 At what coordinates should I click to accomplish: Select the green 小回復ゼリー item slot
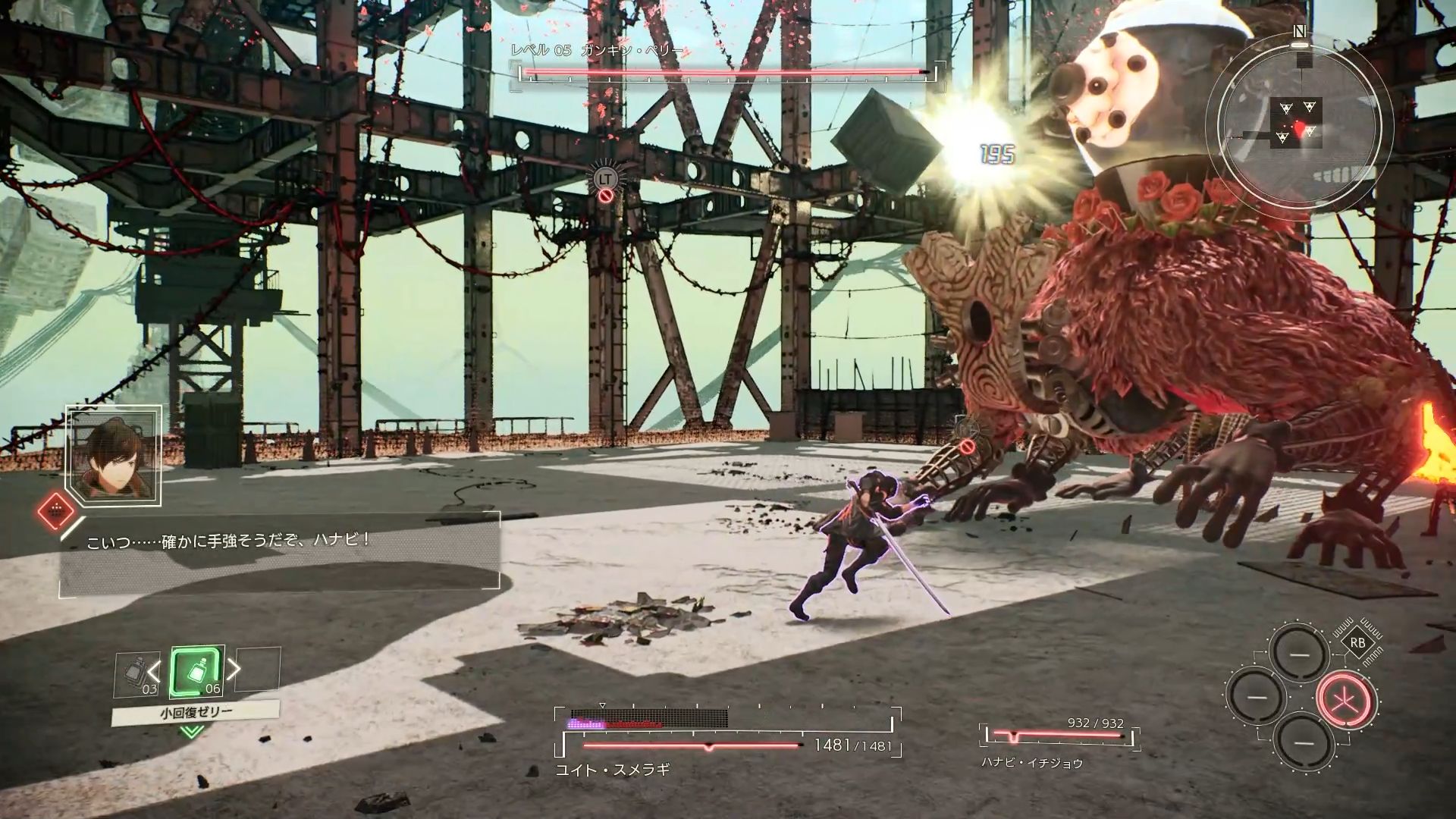coord(197,673)
